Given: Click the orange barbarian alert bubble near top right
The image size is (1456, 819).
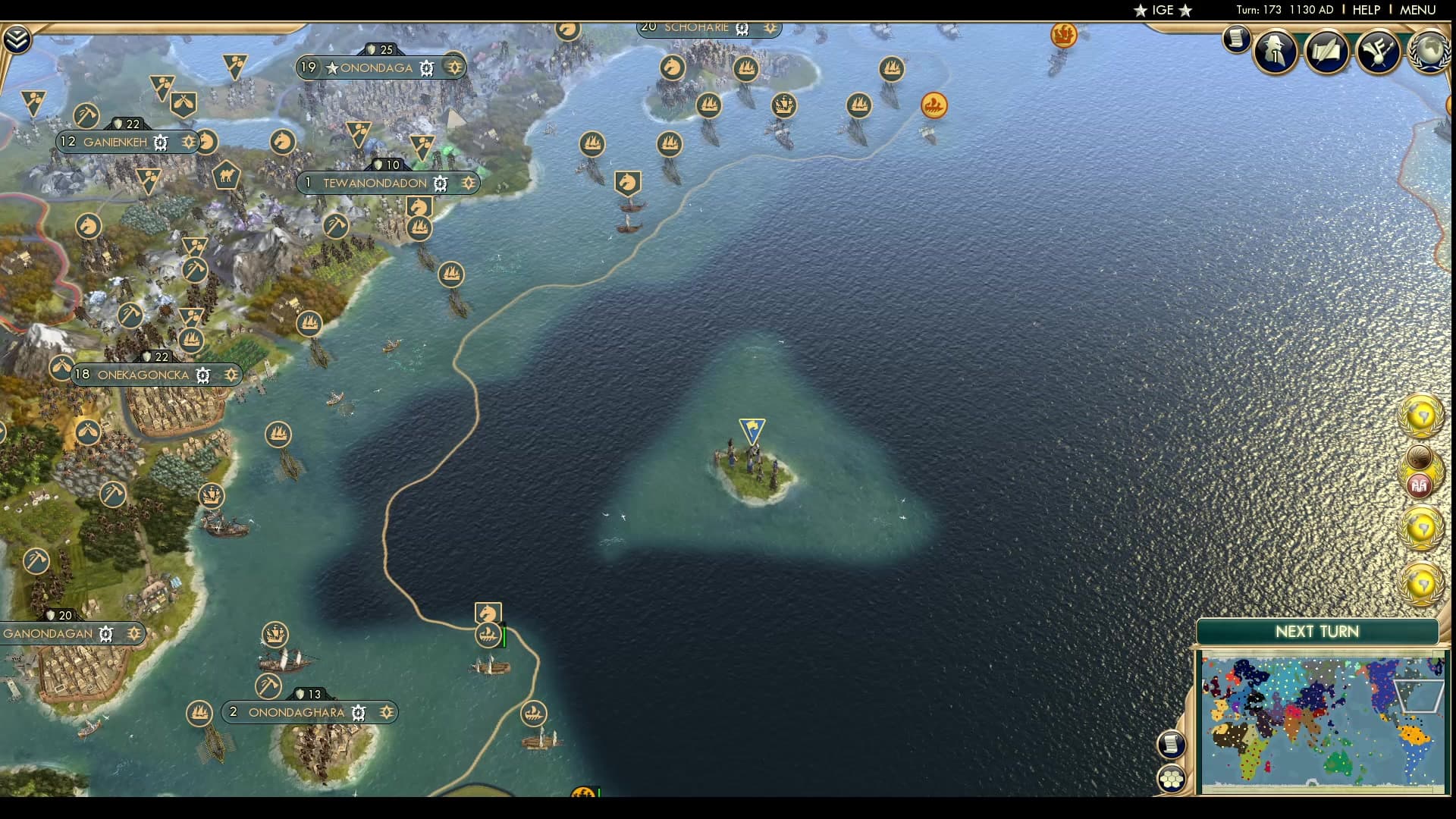Looking at the screenshot, I should pyautogui.click(x=934, y=106).
